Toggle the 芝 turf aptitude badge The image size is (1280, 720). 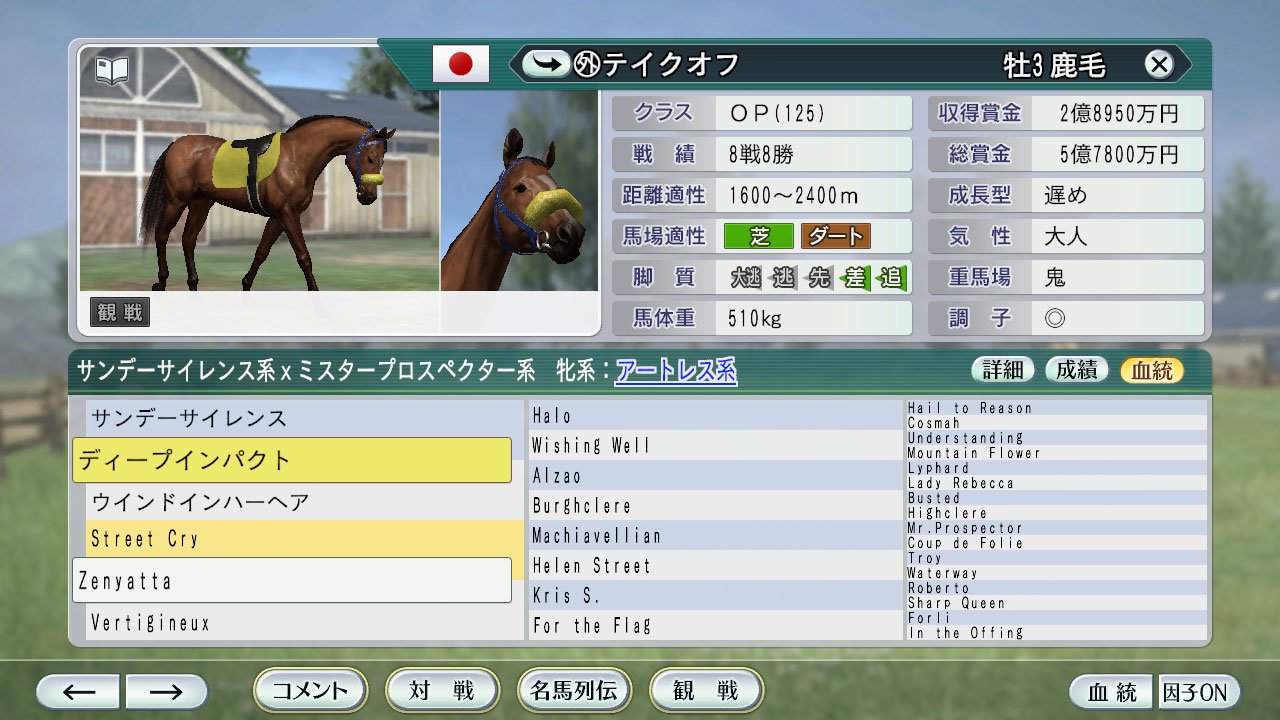pos(761,236)
